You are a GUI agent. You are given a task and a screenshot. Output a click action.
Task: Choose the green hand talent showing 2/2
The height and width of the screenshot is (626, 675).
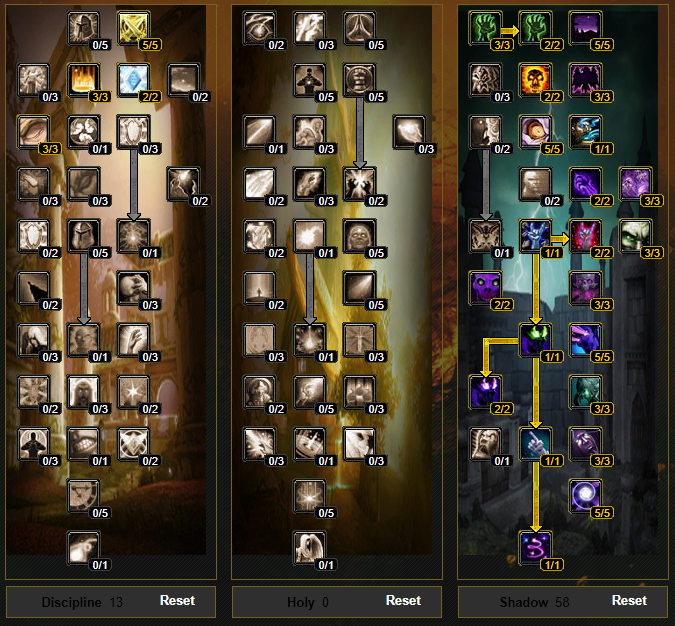535,29
